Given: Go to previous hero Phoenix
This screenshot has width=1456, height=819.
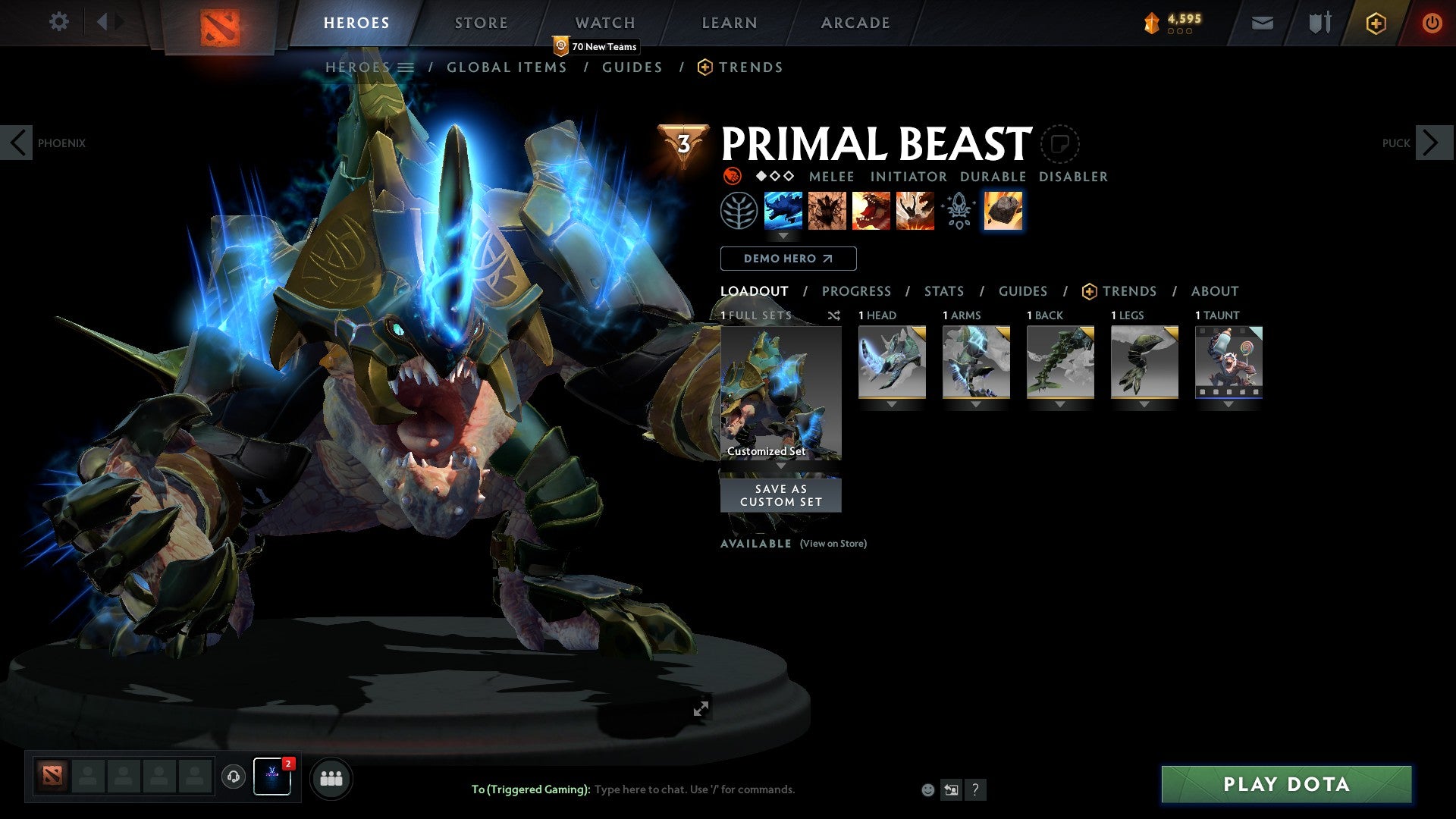Looking at the screenshot, I should (x=17, y=143).
